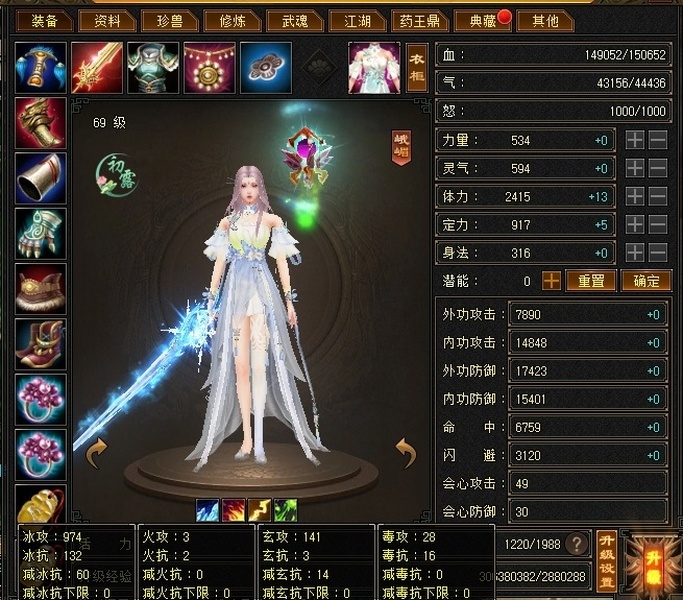Select the boots equipment slot
The height and width of the screenshot is (600, 683).
[41, 344]
